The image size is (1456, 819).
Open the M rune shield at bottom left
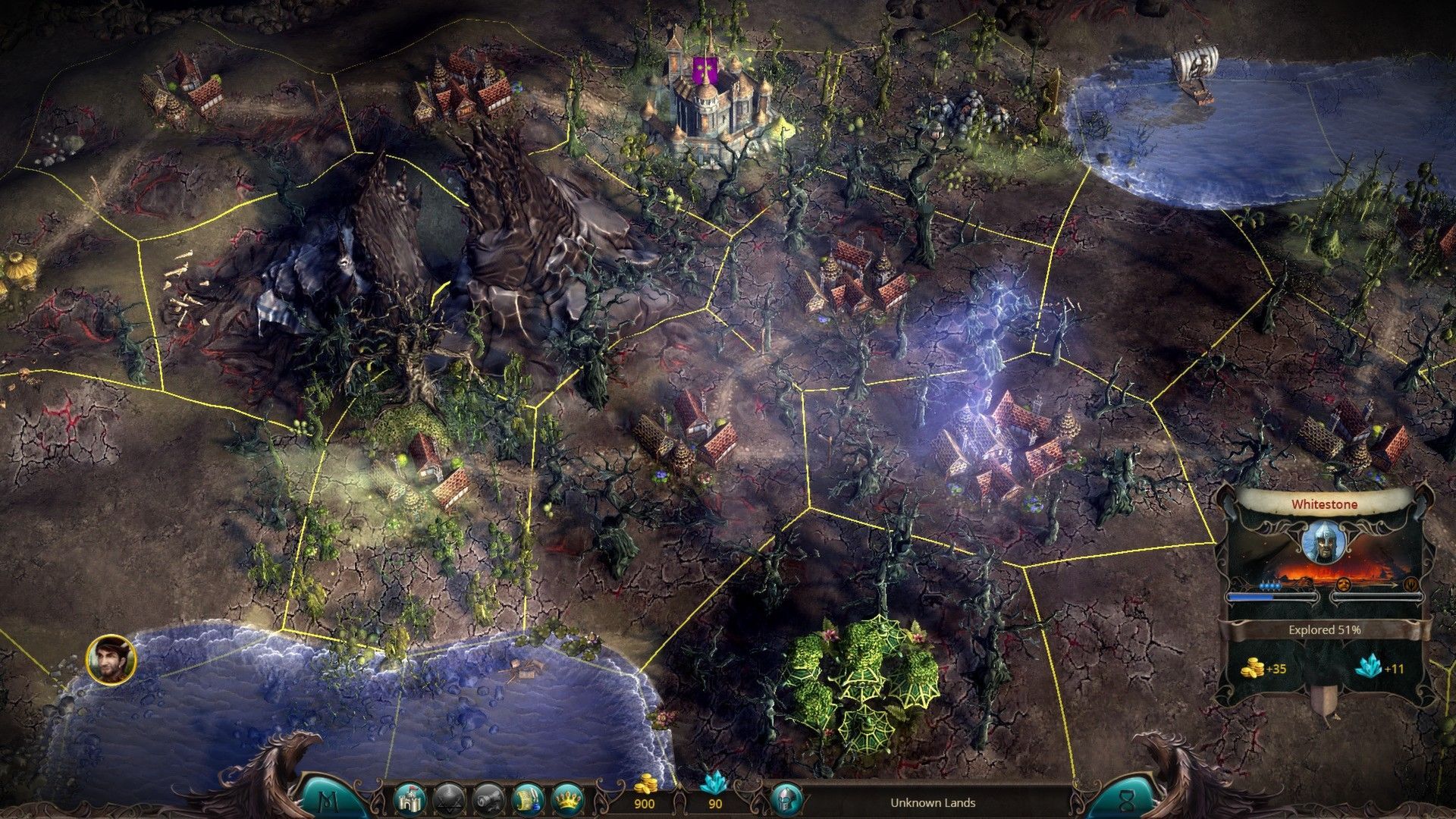328,802
